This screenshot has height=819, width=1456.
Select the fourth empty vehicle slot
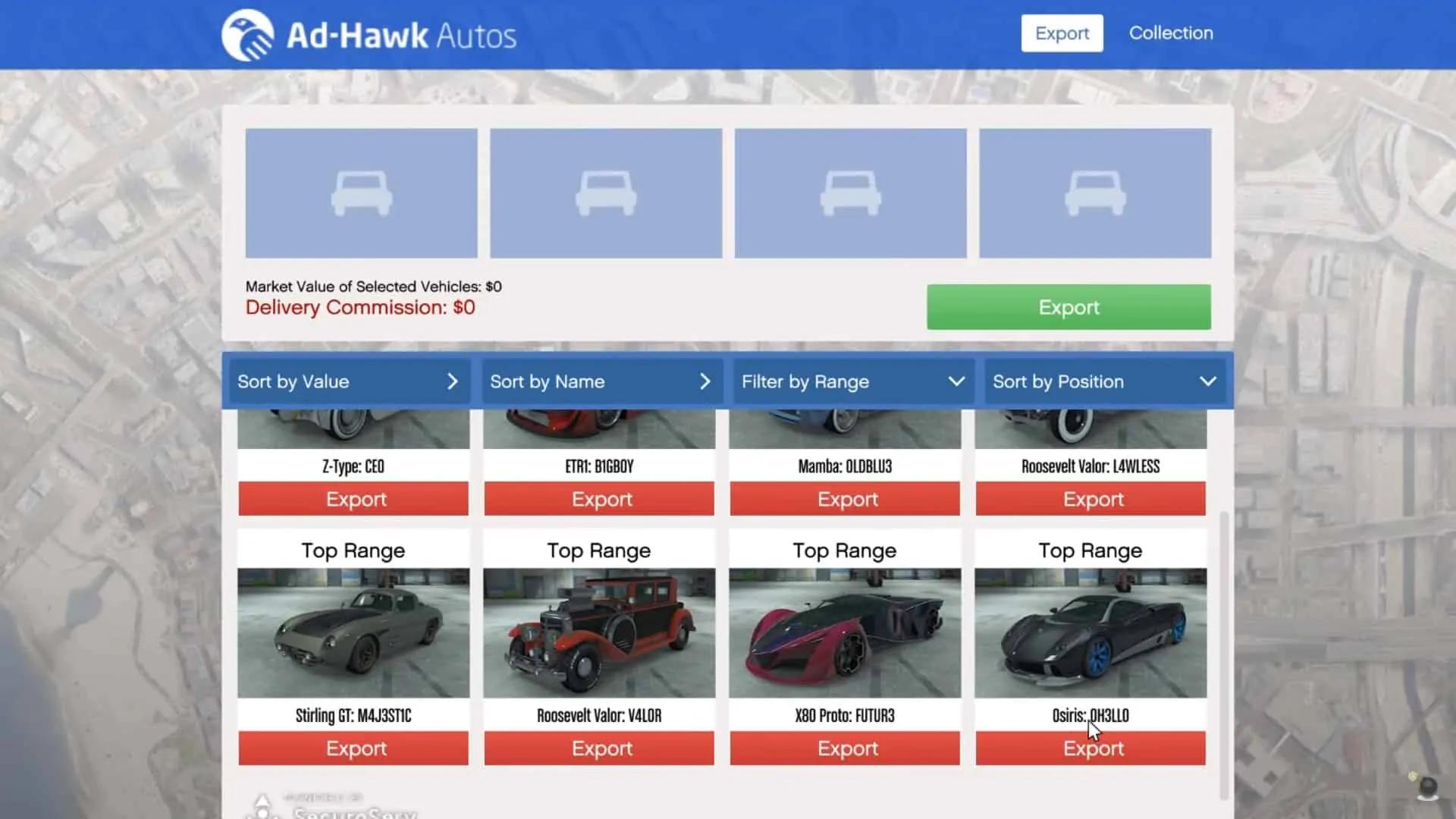click(1095, 192)
